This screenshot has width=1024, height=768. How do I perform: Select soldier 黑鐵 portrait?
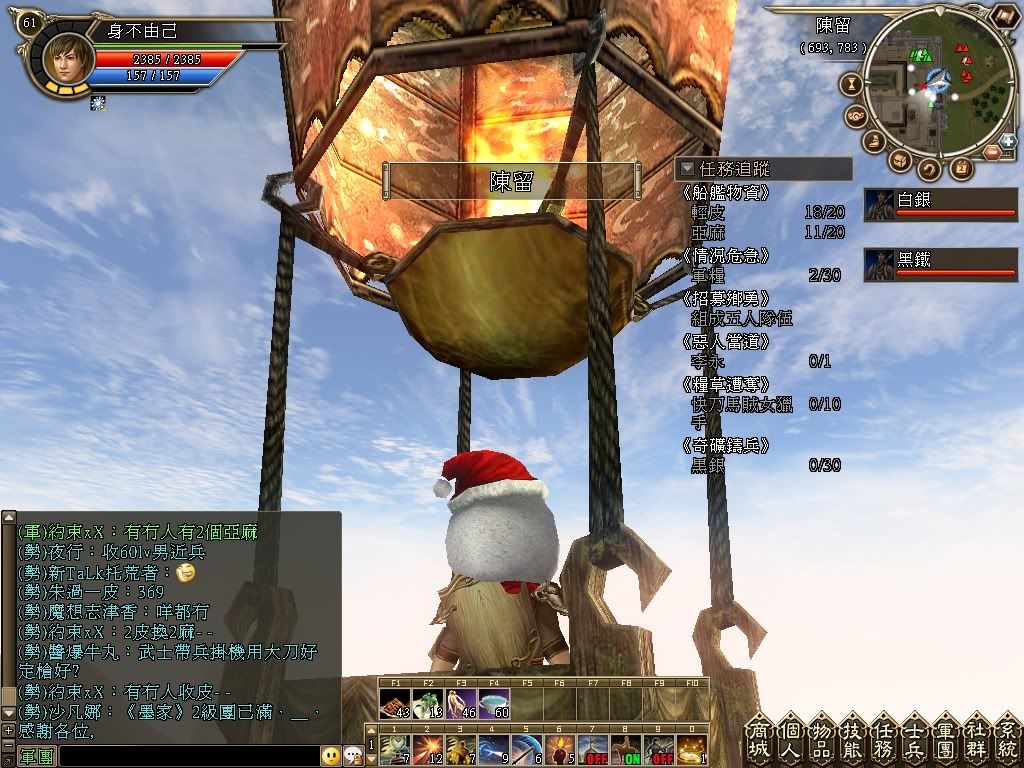click(879, 264)
